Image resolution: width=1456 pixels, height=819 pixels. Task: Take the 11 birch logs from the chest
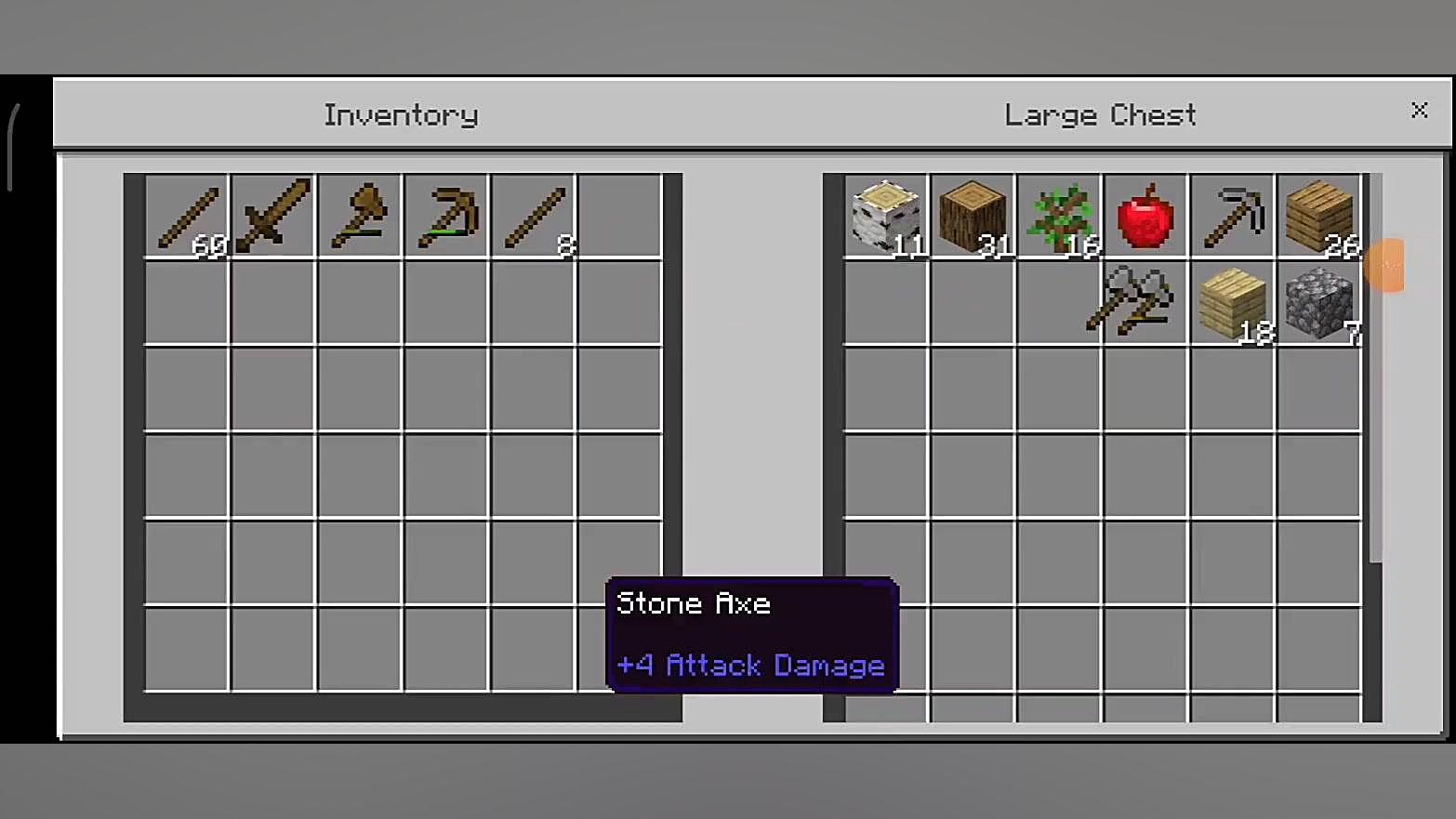(885, 217)
